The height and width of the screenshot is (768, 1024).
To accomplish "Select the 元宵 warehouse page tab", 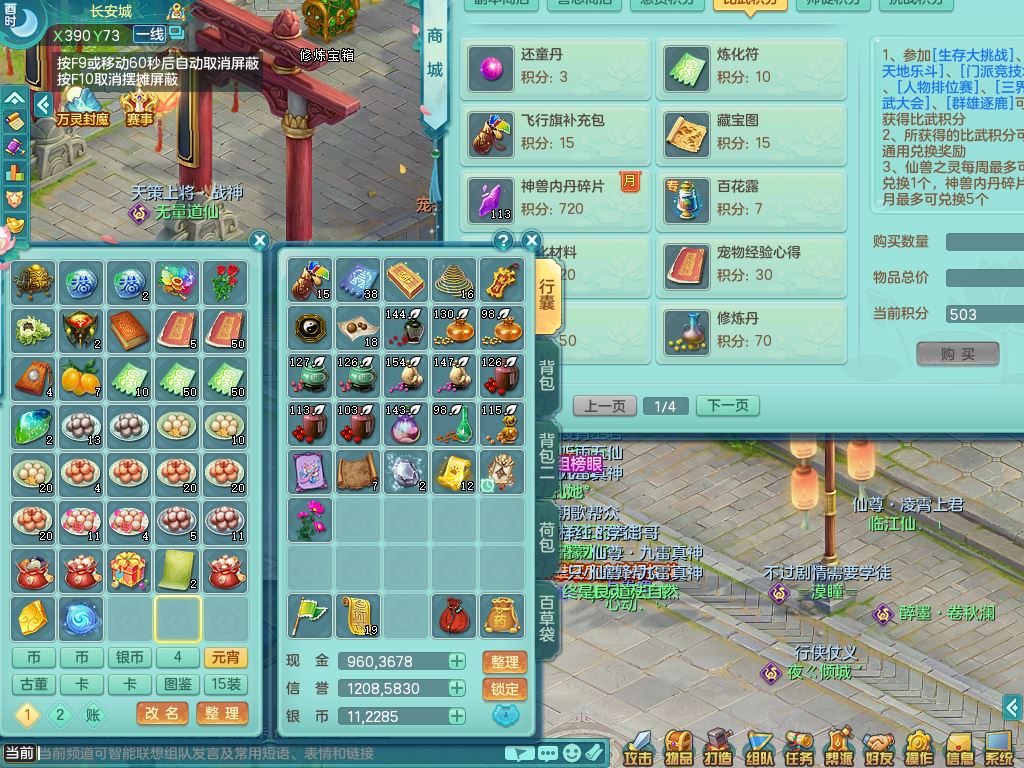I will (225, 658).
